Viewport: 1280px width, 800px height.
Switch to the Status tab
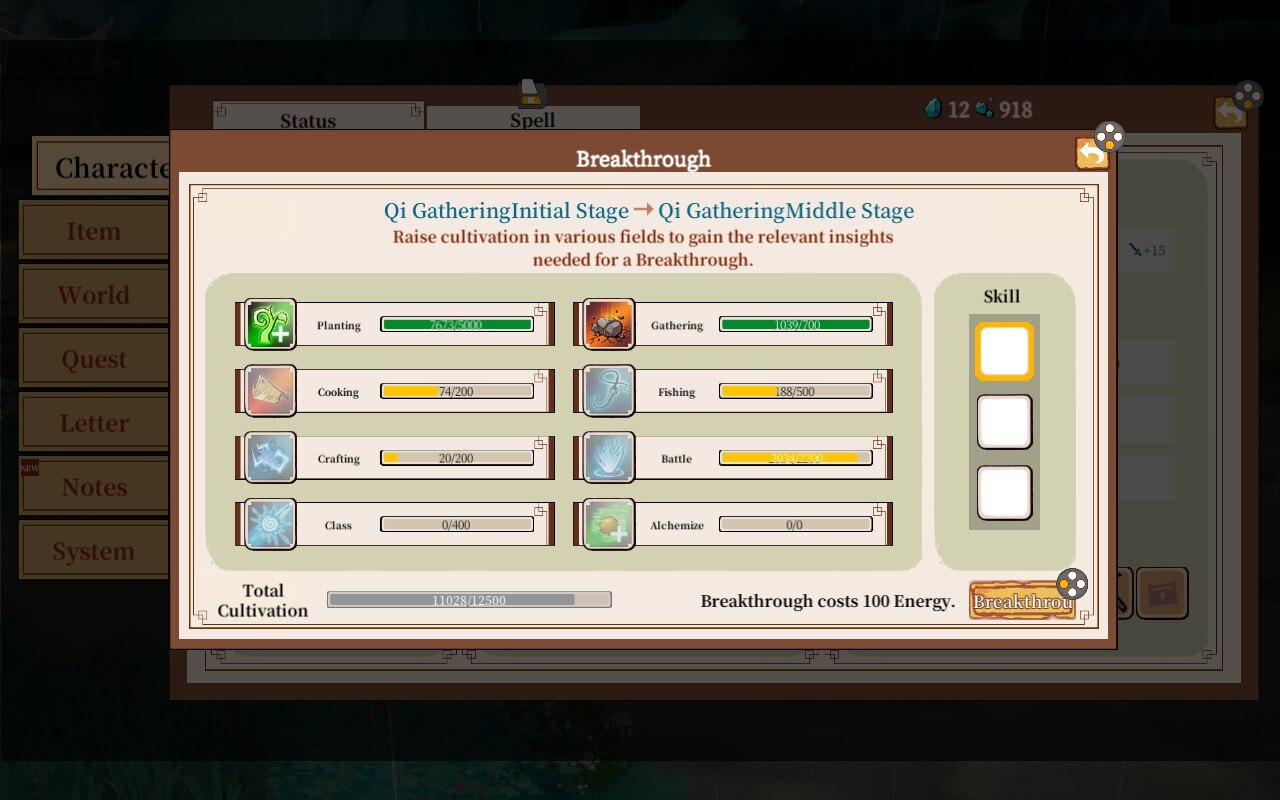coord(307,120)
